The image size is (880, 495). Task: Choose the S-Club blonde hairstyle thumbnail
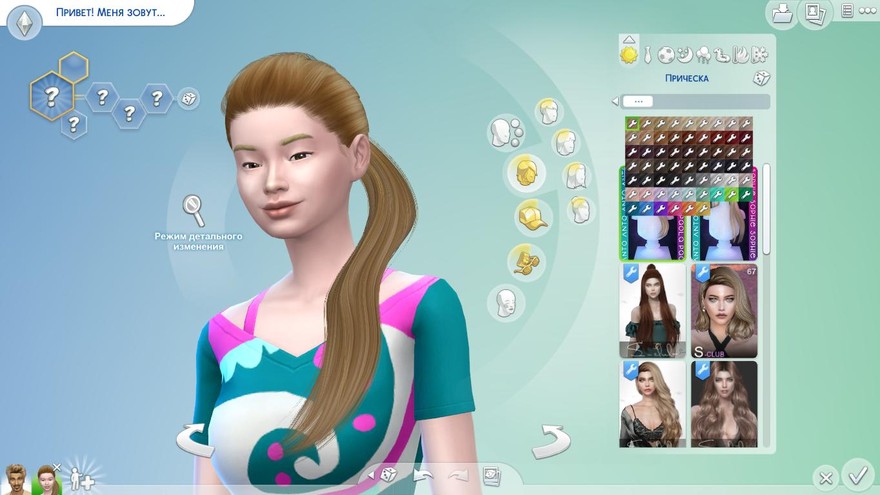point(723,311)
